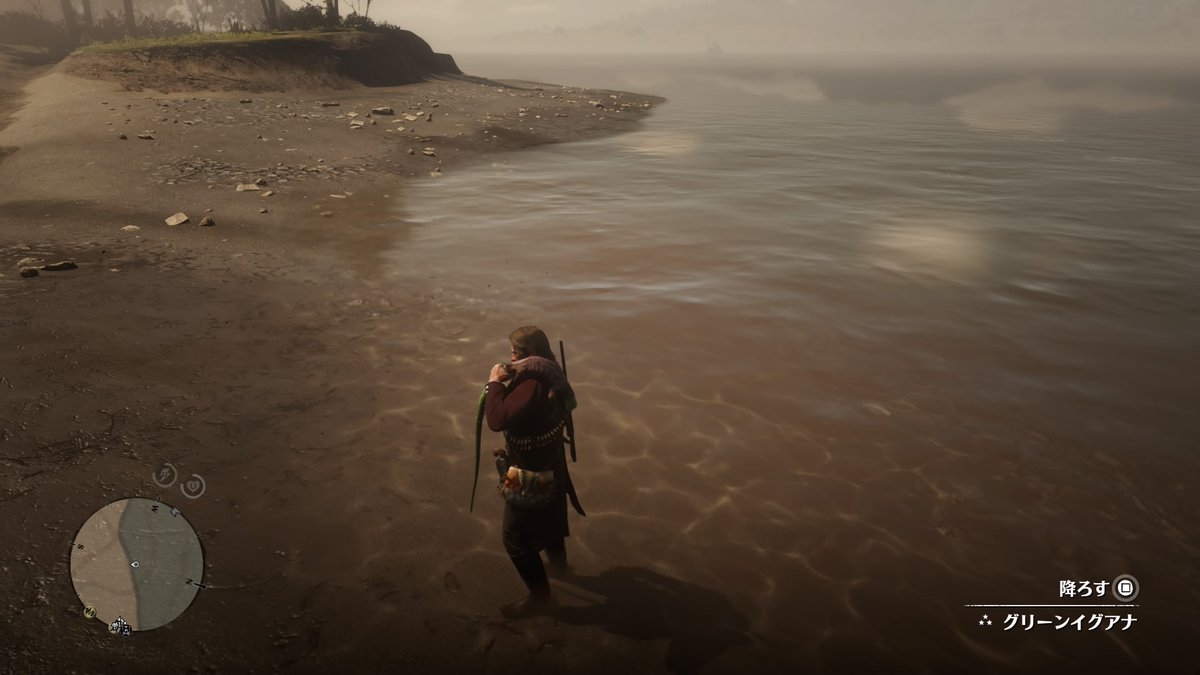Select the health core heart icon
Image resolution: width=1200 pixels, height=675 pixels.
click(x=193, y=486)
